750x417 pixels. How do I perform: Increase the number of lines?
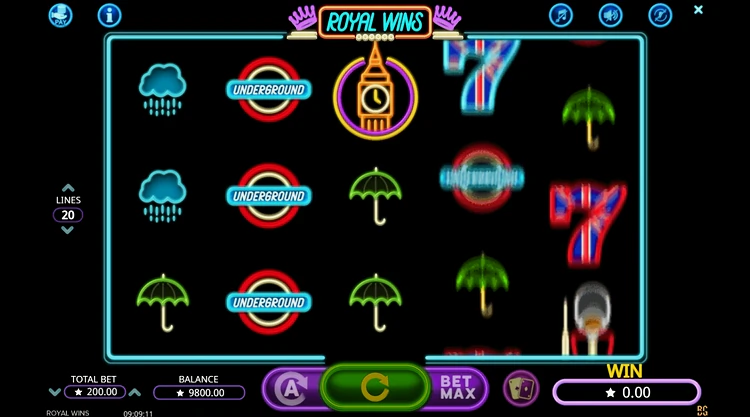68,187
